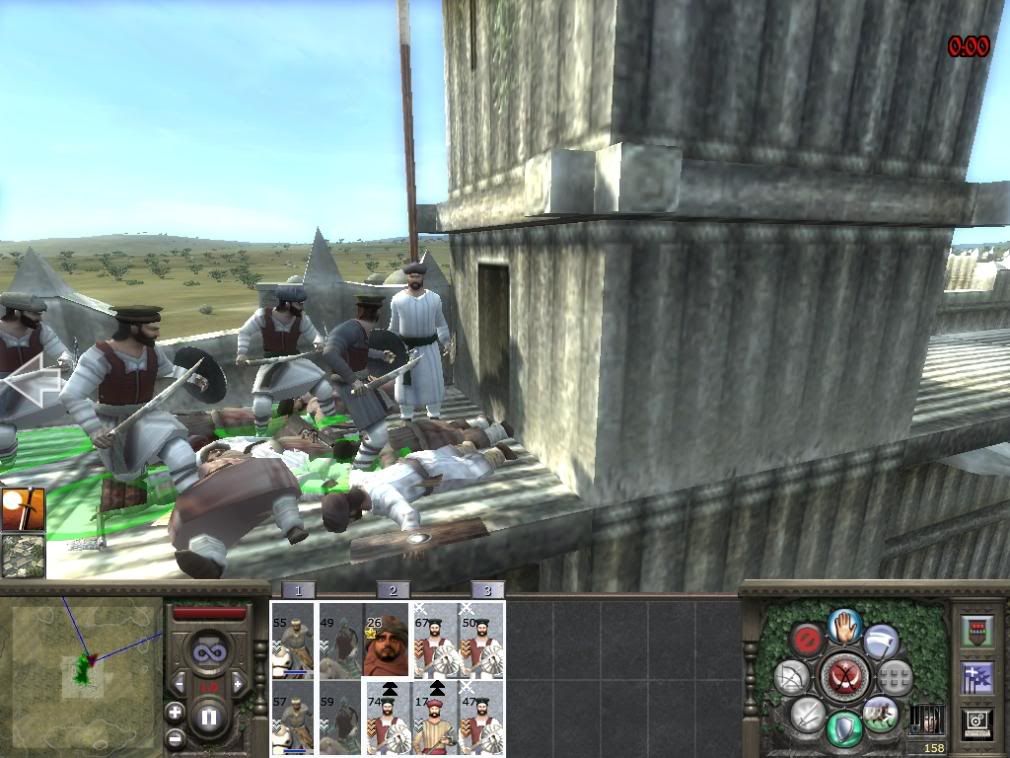
Task: Increase the battle speed
Action: [239, 684]
